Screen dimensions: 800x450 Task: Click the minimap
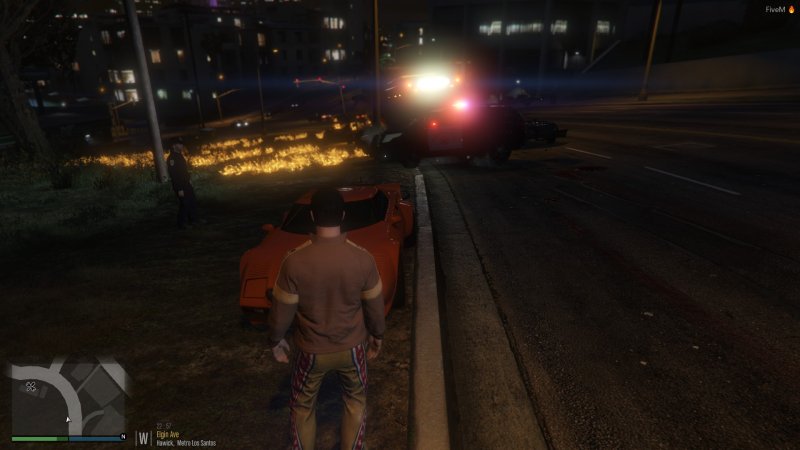point(68,397)
